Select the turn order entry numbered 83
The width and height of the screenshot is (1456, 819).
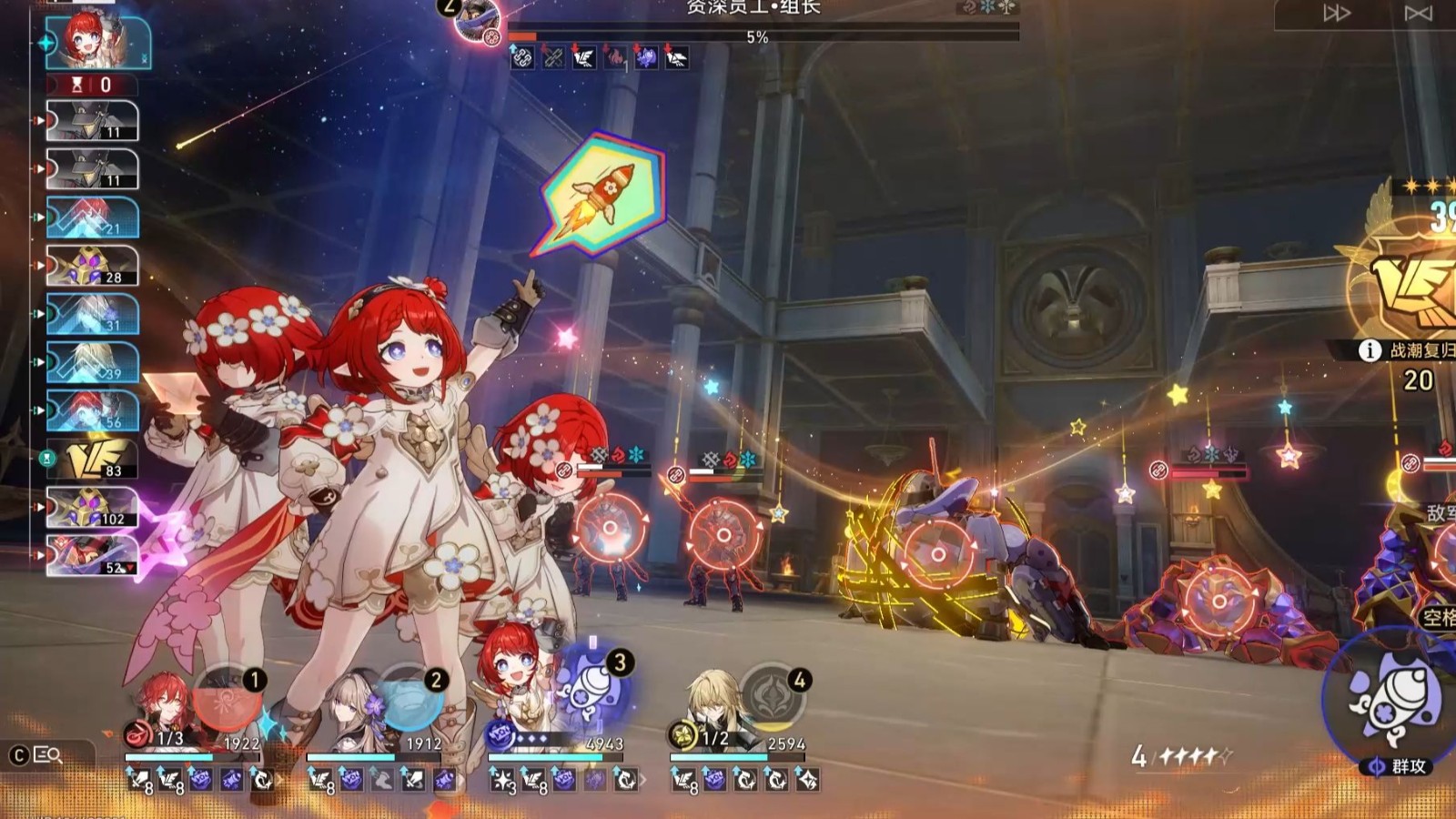93,460
